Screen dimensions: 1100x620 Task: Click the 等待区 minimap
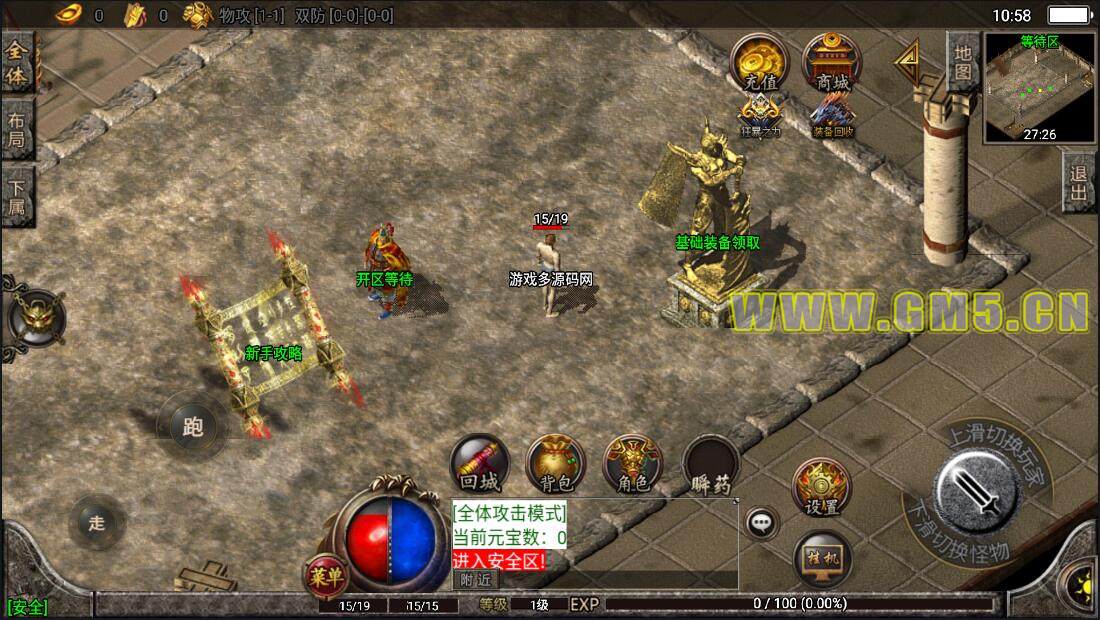pyautogui.click(x=1039, y=86)
